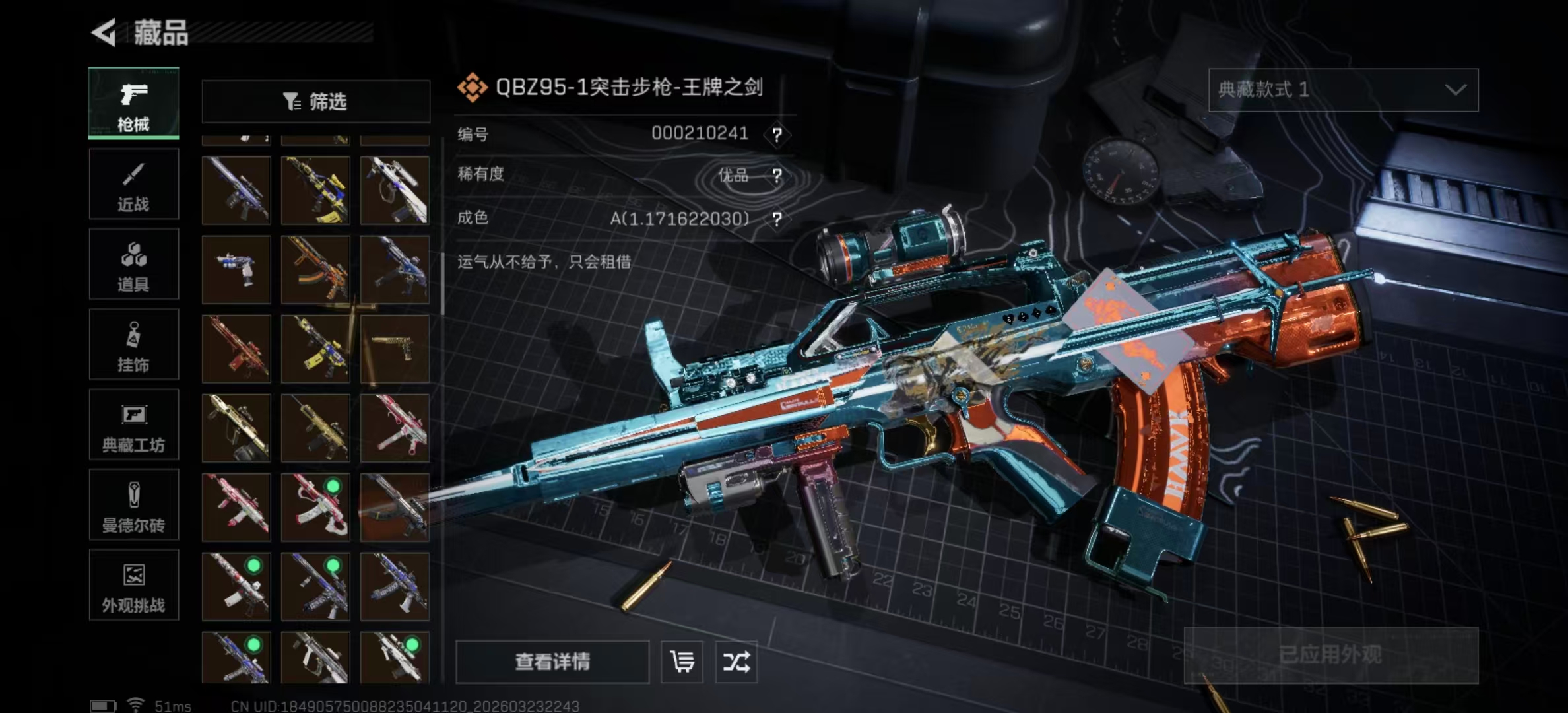Pick the red rifle skin thumbnail
The image size is (1568, 713).
click(x=236, y=349)
